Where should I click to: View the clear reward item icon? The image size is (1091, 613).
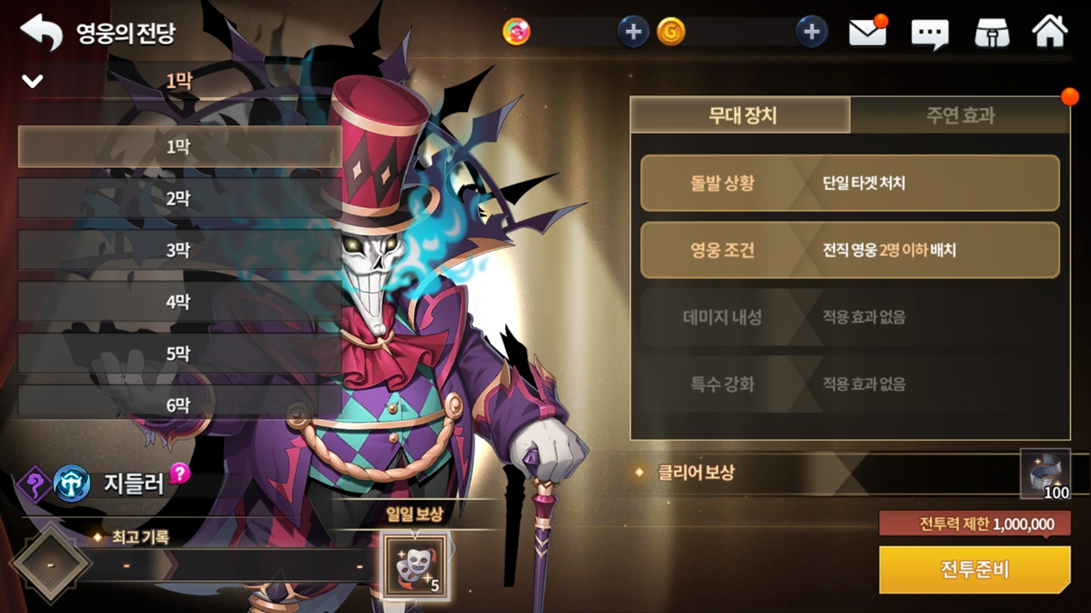[1045, 473]
